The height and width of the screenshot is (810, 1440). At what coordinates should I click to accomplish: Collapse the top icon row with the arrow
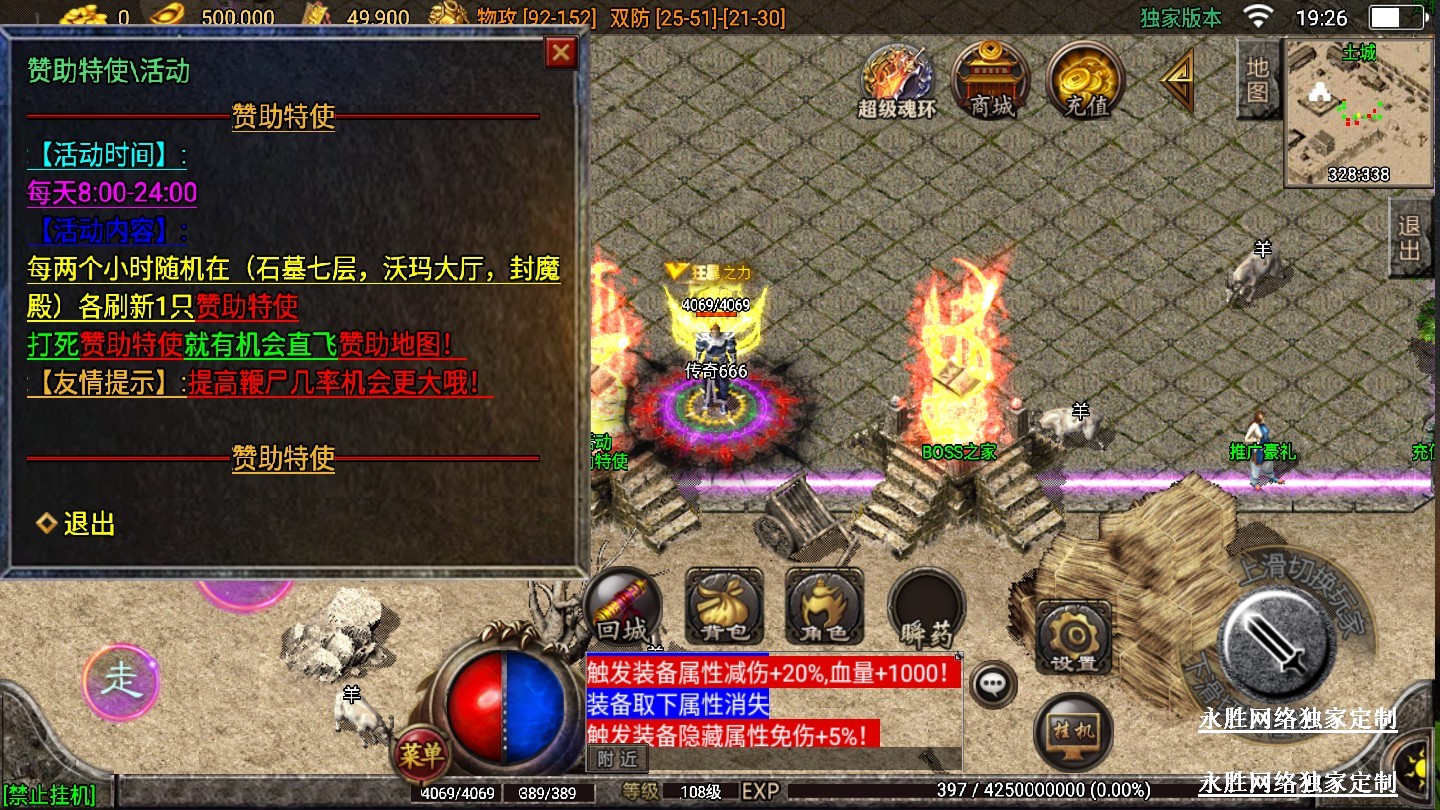click(x=1176, y=80)
